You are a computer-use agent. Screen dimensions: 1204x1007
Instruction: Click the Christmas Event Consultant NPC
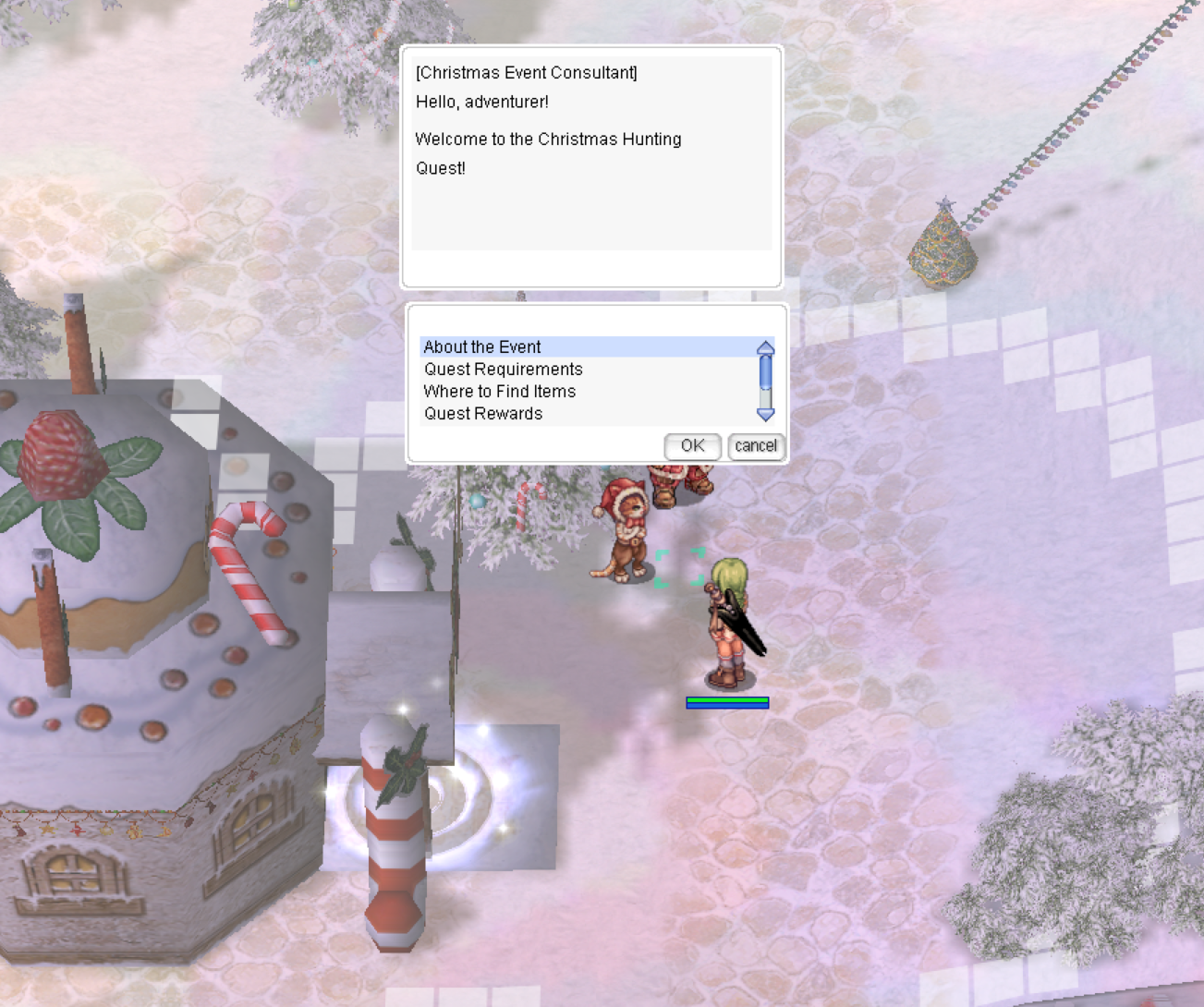coord(669,485)
